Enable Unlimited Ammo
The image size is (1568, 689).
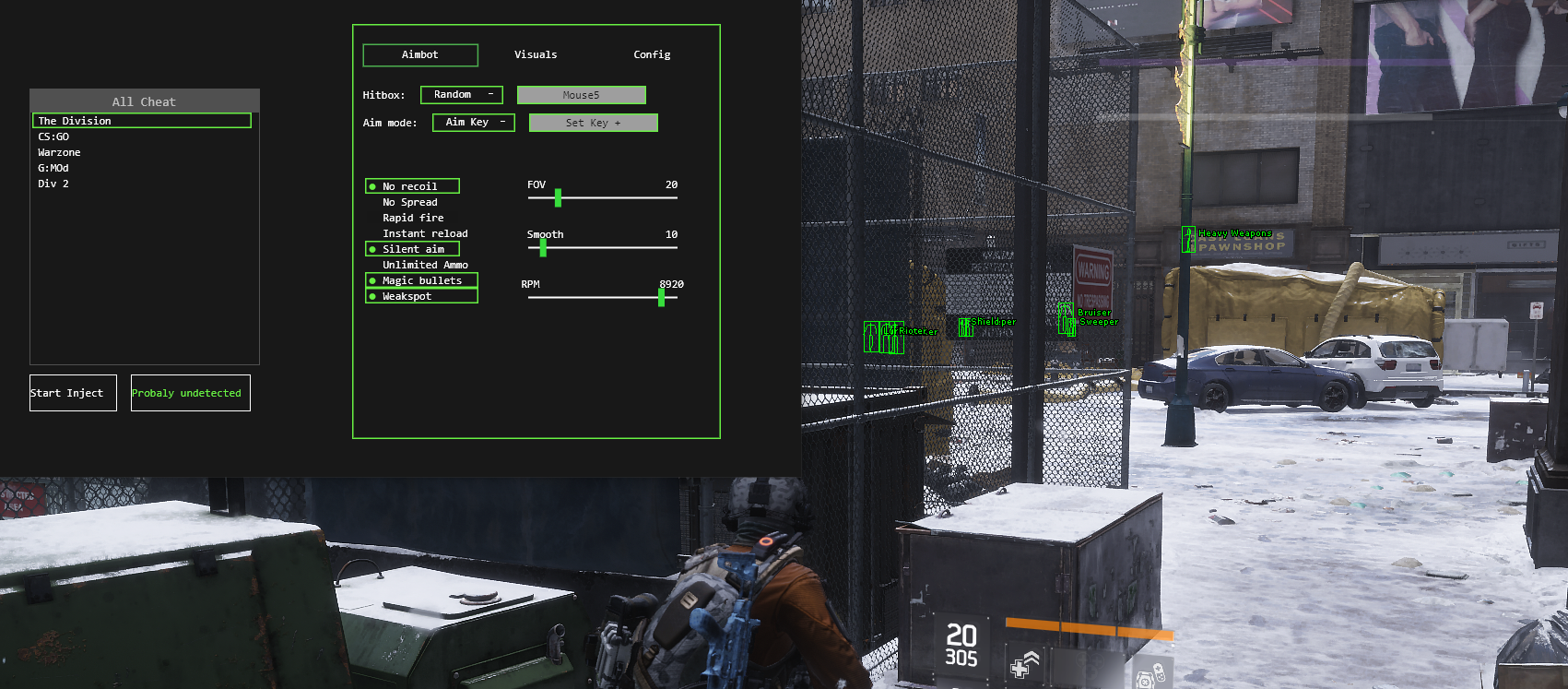pos(424,265)
